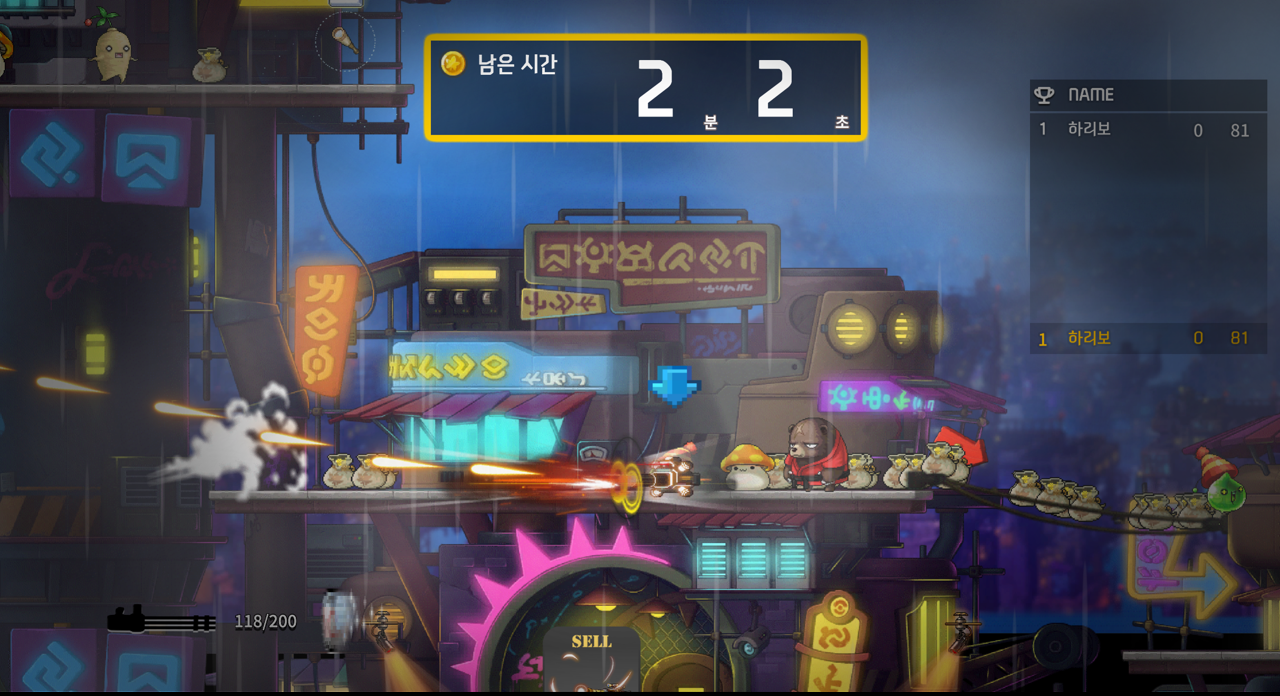
Task: Select the minigun weapon icon
Action: click(161, 621)
